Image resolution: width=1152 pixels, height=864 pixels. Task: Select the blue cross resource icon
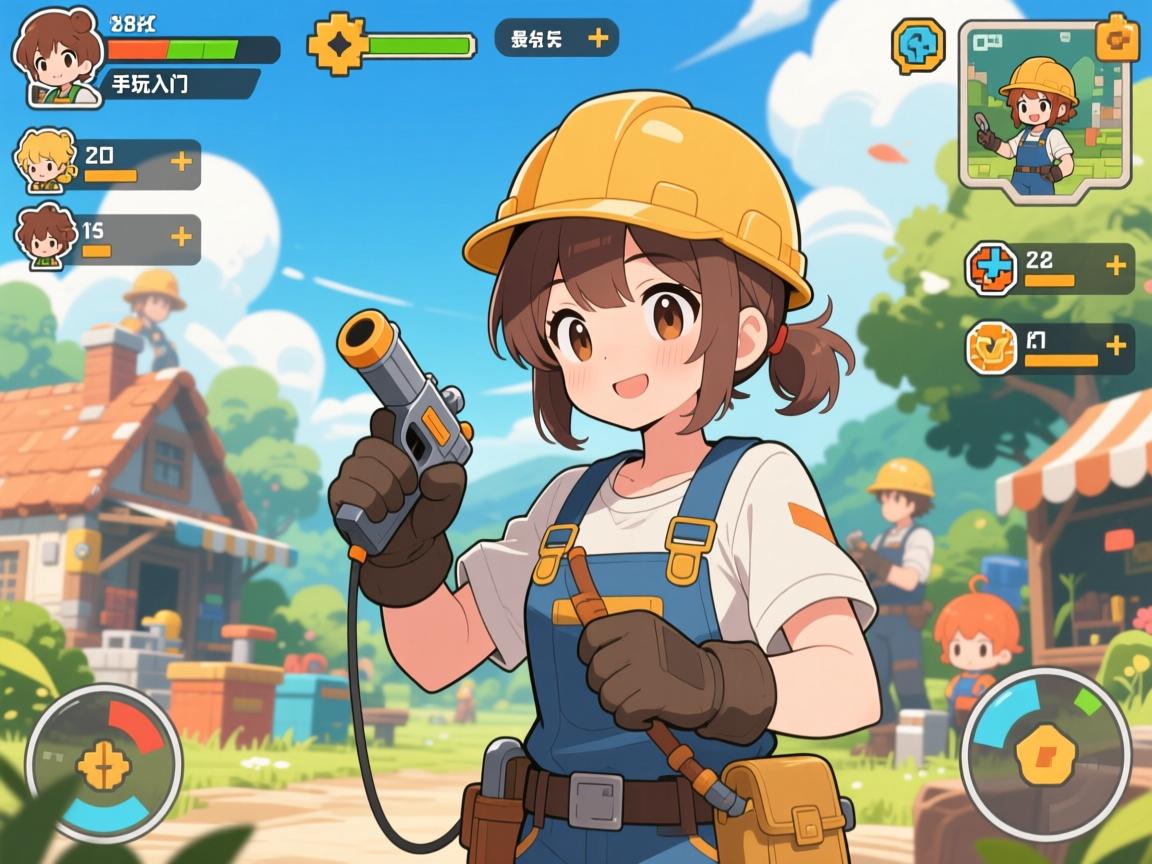click(x=991, y=269)
